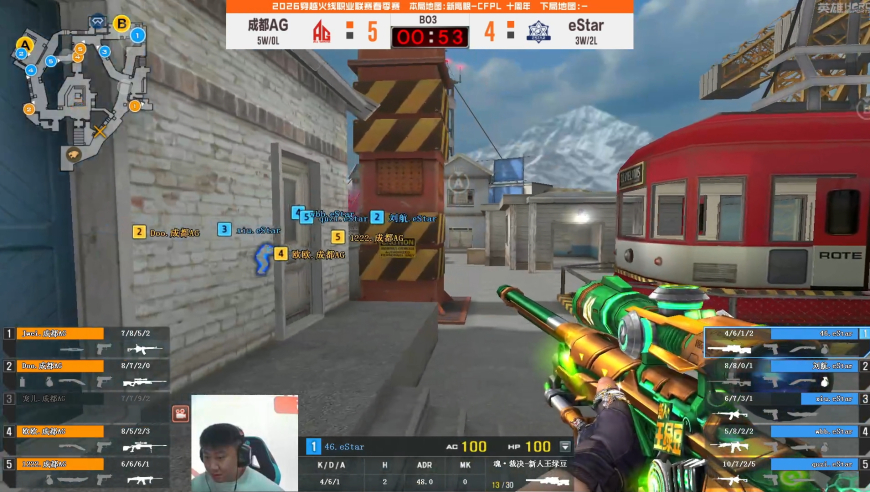Spectate player 4 on eStar list

click(x=786, y=438)
